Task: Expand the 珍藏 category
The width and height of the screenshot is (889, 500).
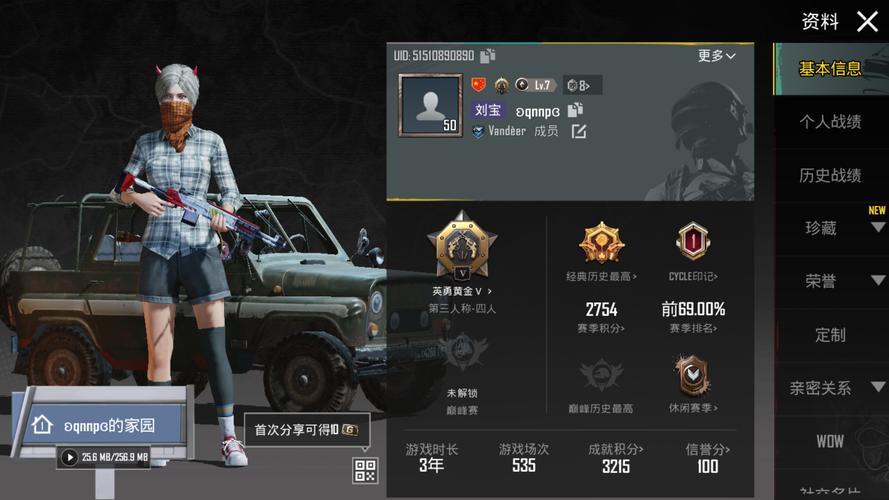Action: pyautogui.click(x=832, y=228)
